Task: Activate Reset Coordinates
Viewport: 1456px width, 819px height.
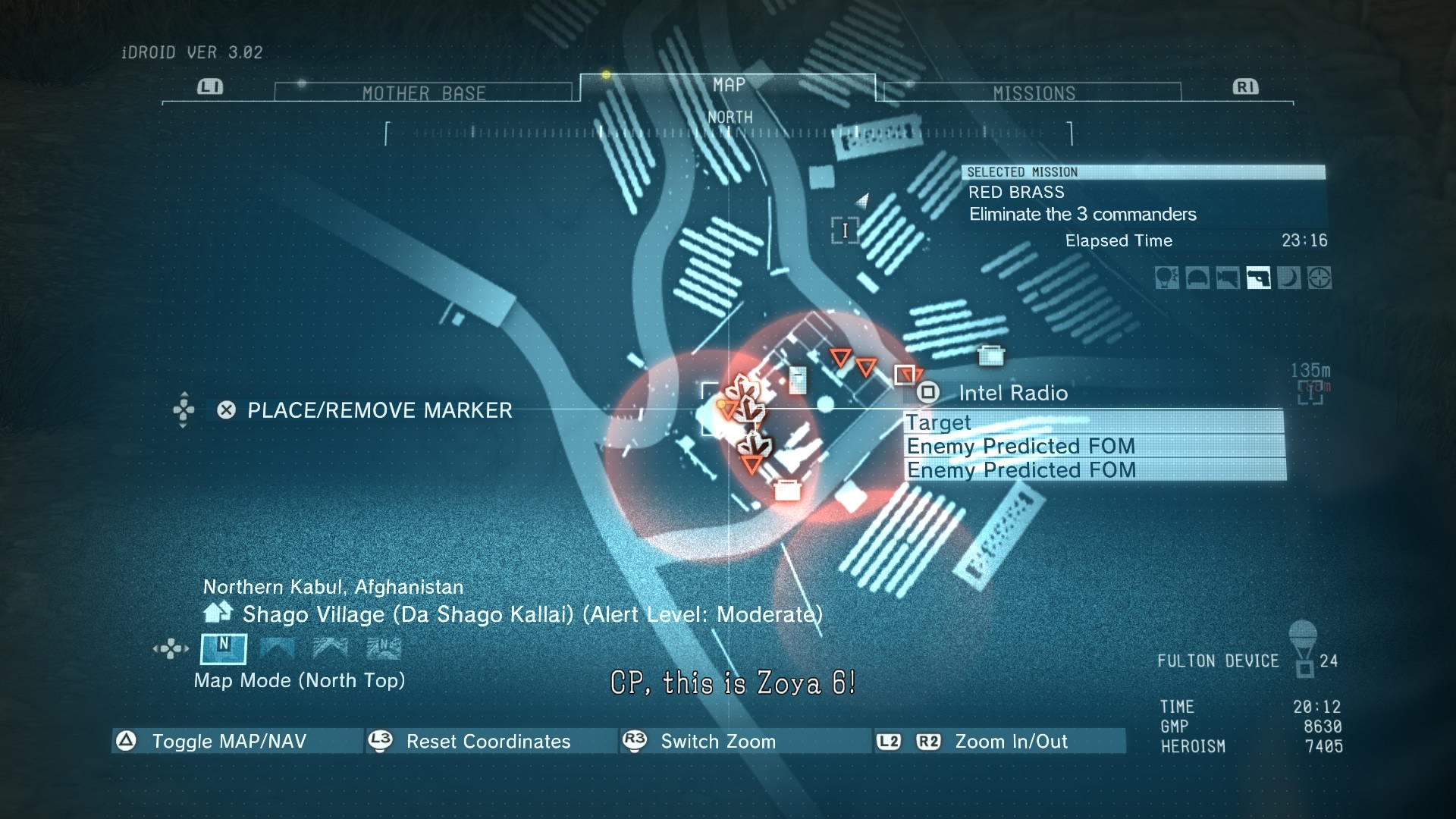Action: (x=488, y=741)
